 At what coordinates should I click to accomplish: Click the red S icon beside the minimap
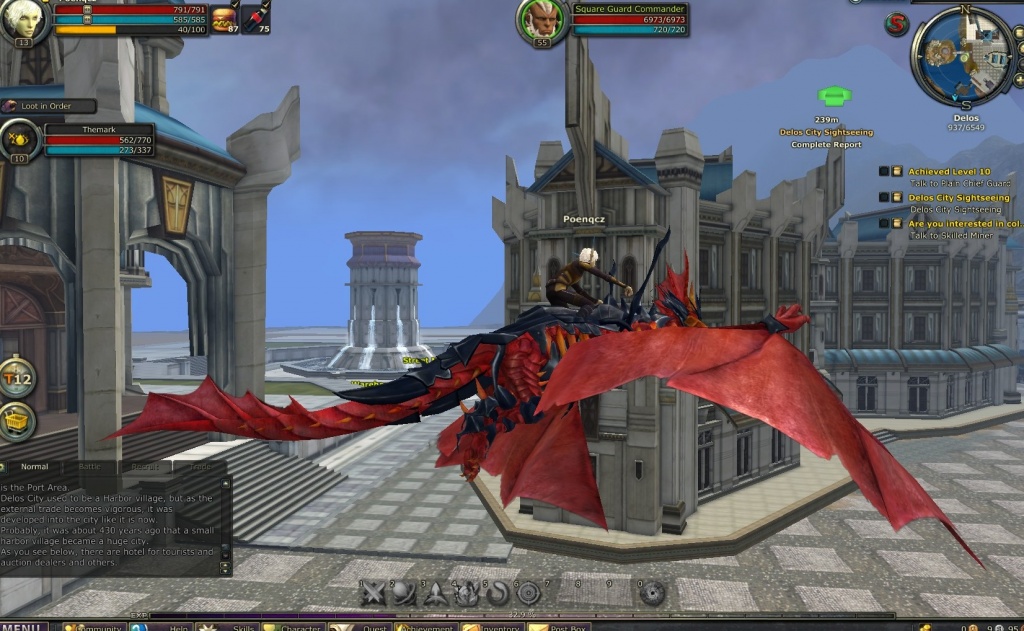point(897,25)
